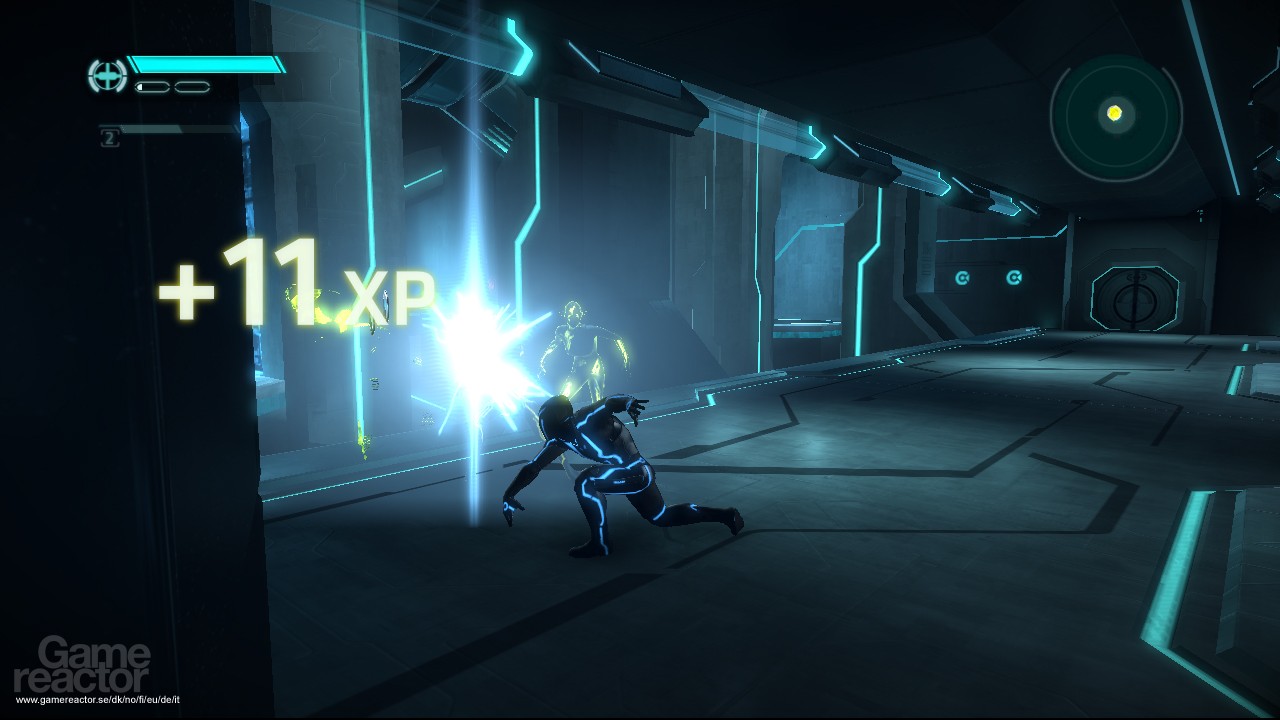Screen dimensions: 1280x720
Task: Click the first energy pill capsule
Action: pos(150,87)
